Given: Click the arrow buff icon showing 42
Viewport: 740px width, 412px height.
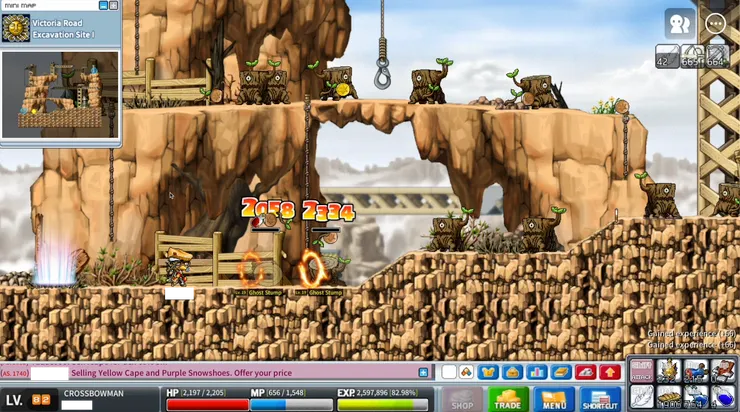Looking at the screenshot, I should click(665, 57).
